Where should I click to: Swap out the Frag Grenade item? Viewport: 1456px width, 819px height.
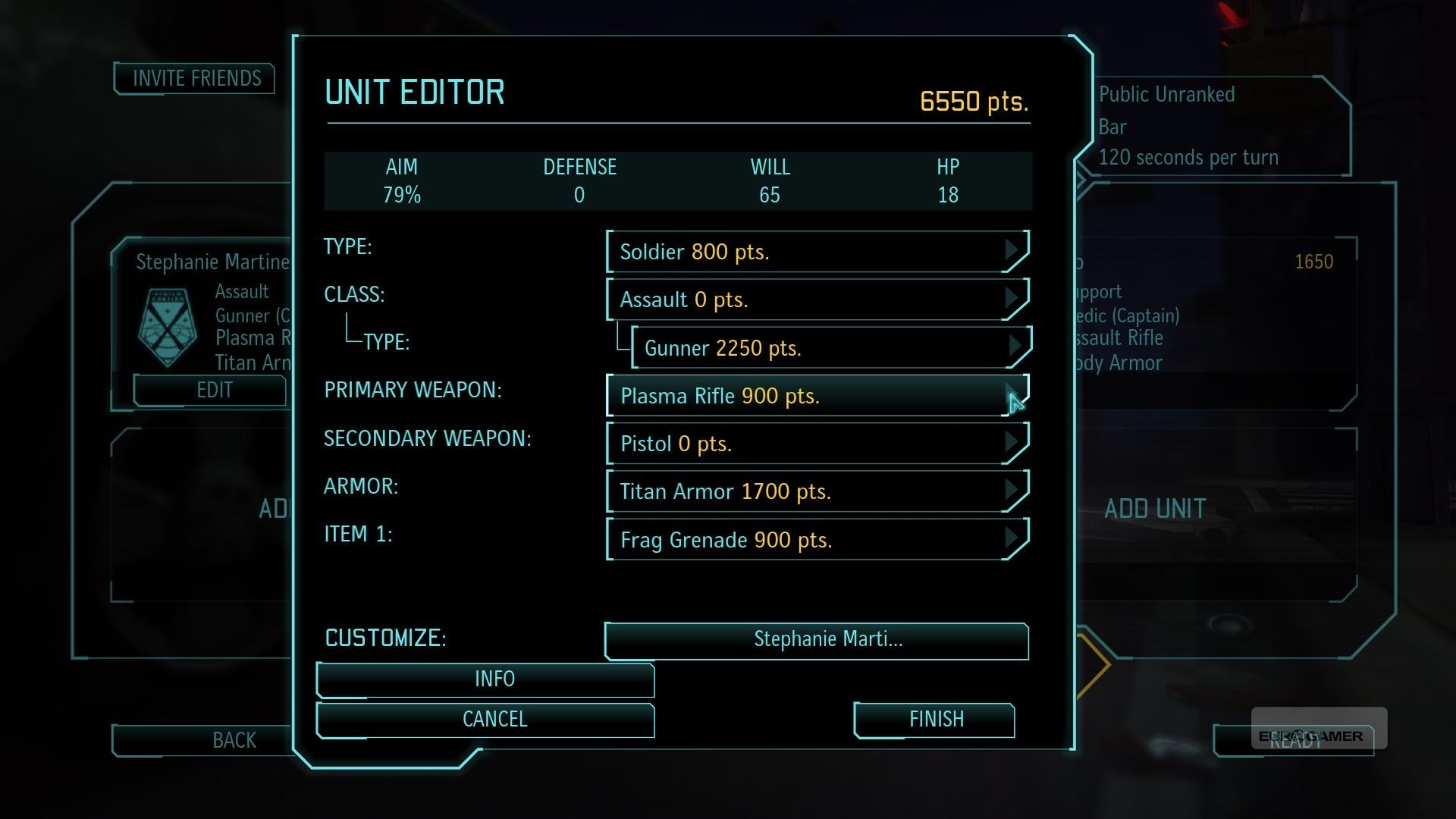[817, 540]
